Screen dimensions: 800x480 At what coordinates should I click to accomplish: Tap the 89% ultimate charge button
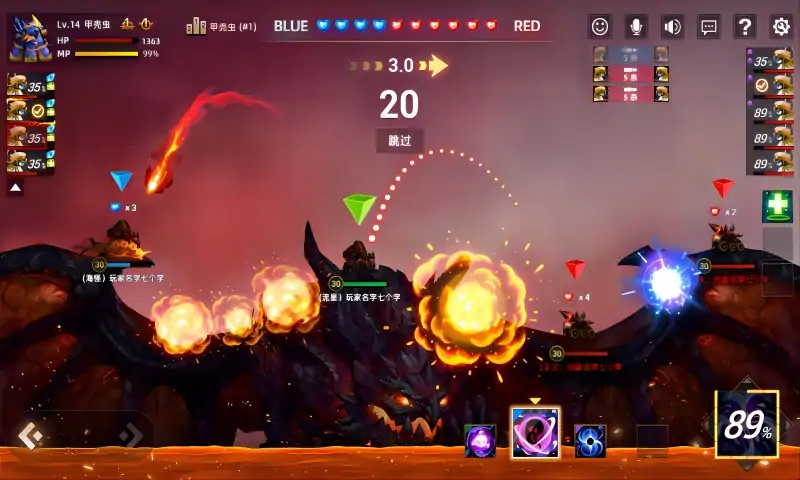[748, 426]
